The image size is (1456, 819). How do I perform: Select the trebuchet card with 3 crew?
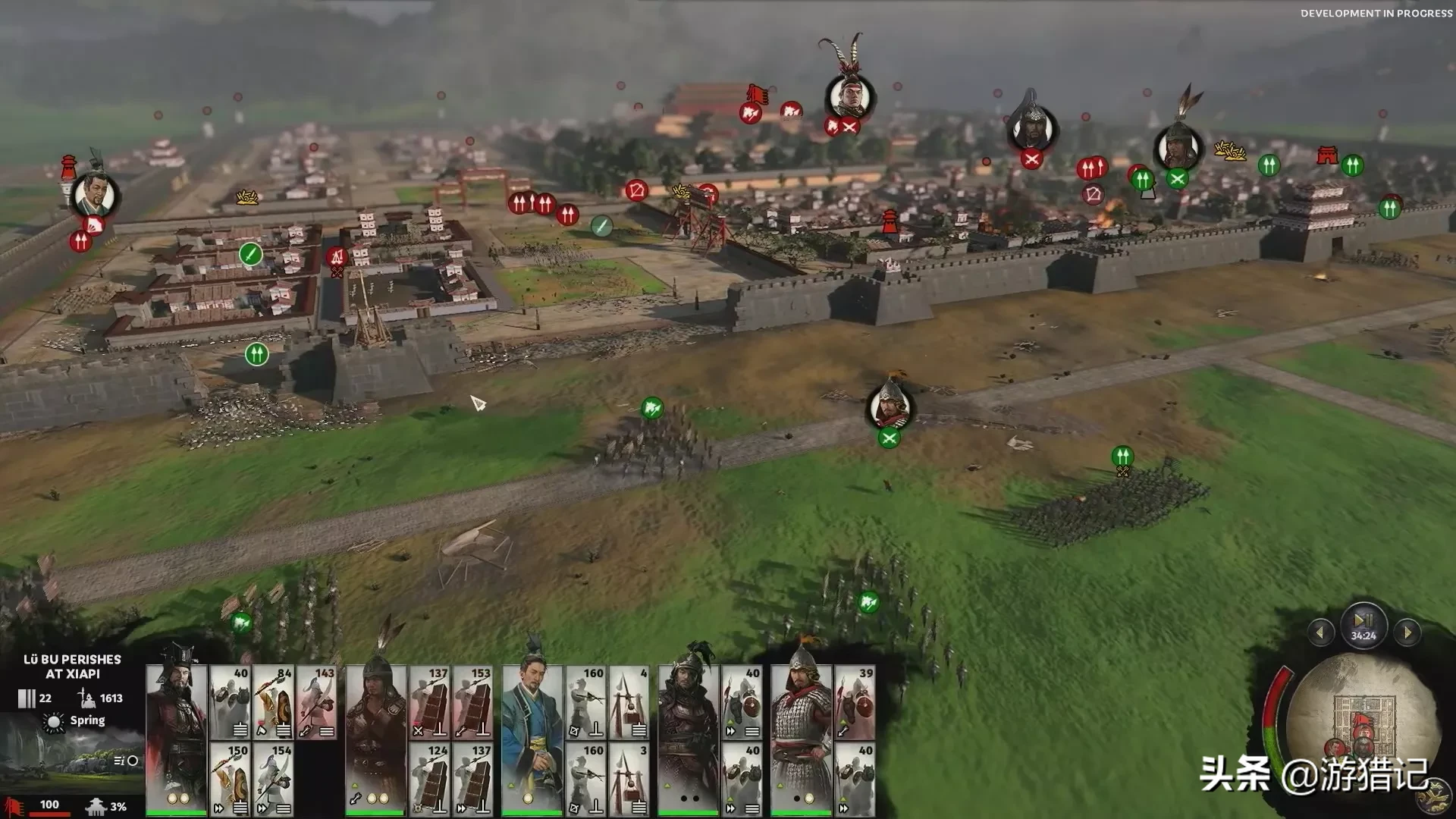coord(629,779)
